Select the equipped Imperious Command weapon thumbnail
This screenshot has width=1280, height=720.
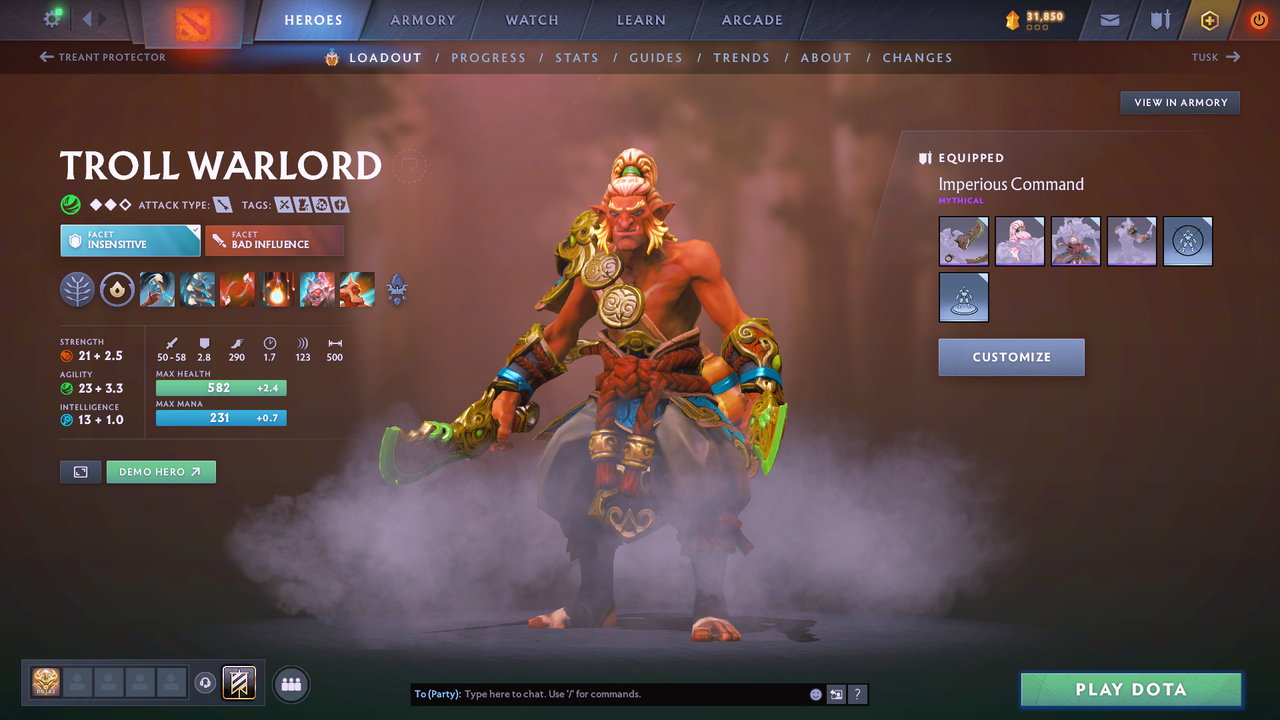point(963,241)
